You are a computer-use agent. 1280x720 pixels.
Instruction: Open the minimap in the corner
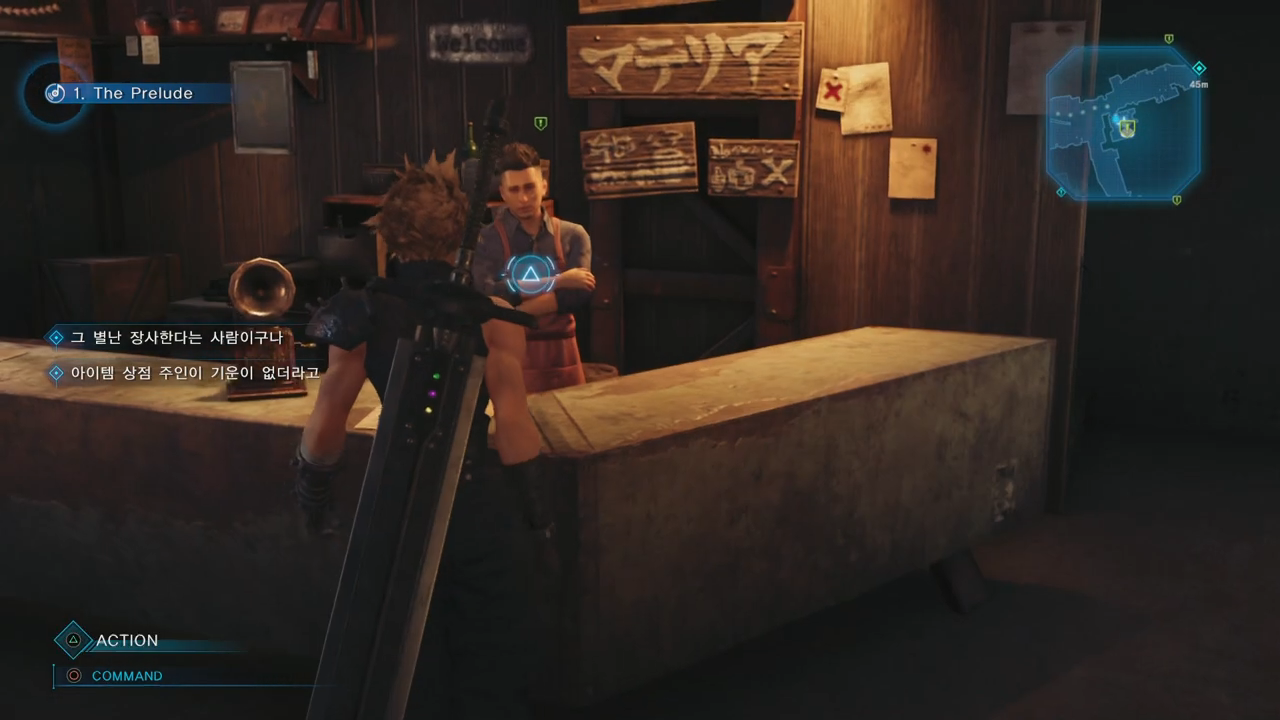pyautogui.click(x=1123, y=122)
